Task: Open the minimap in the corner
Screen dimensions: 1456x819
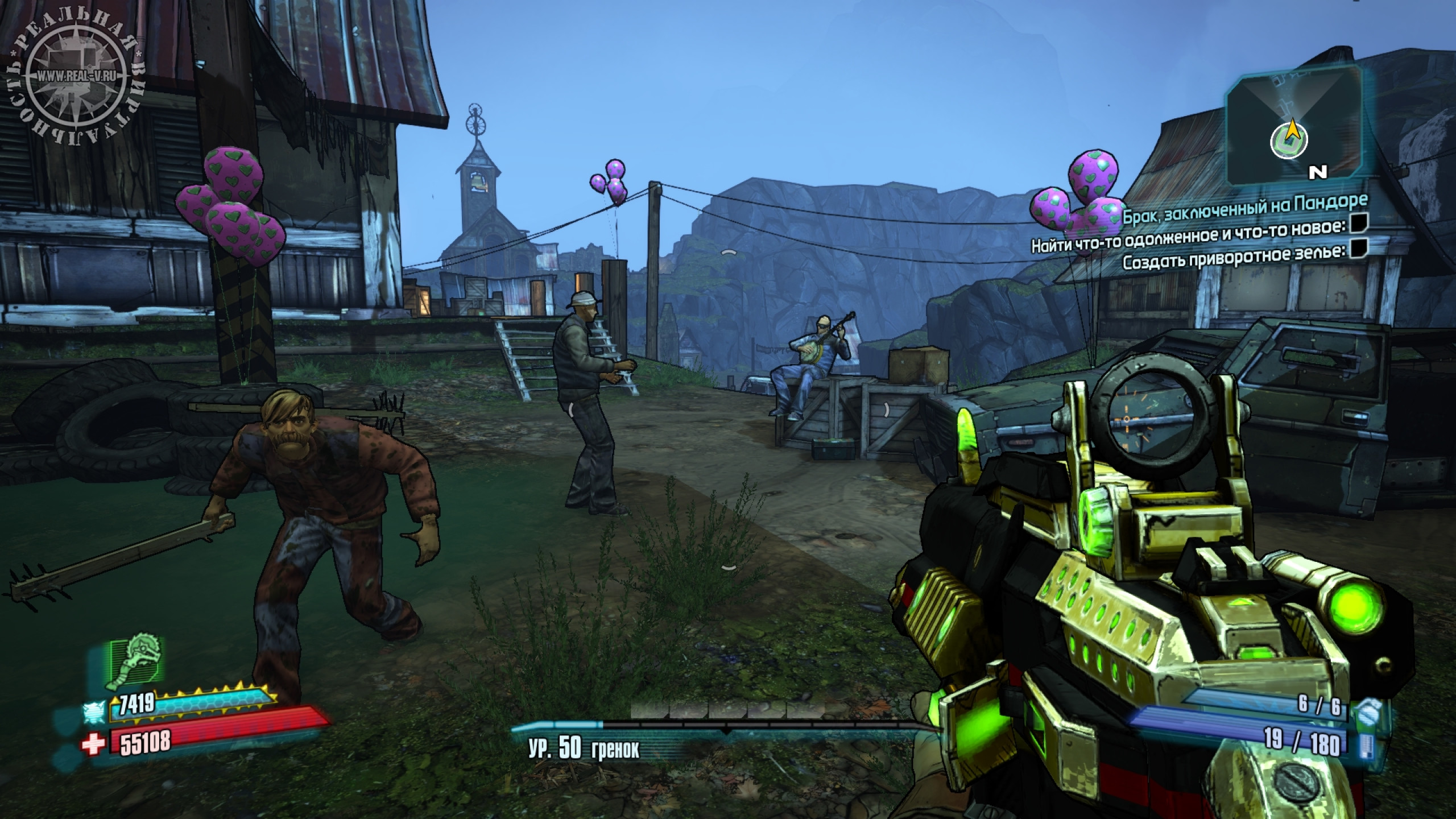Action: [1291, 125]
